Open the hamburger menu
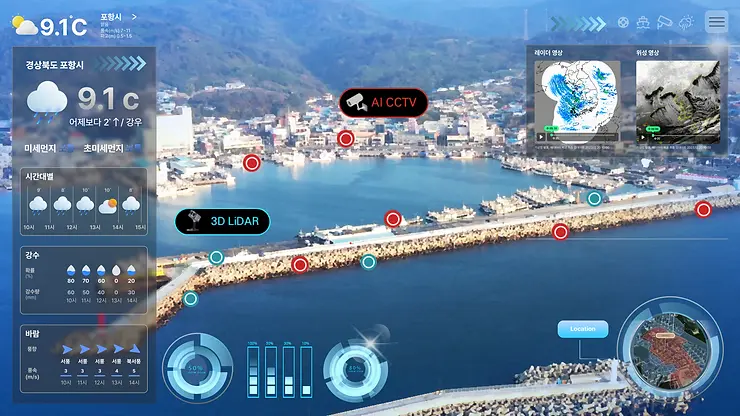 coord(717,22)
